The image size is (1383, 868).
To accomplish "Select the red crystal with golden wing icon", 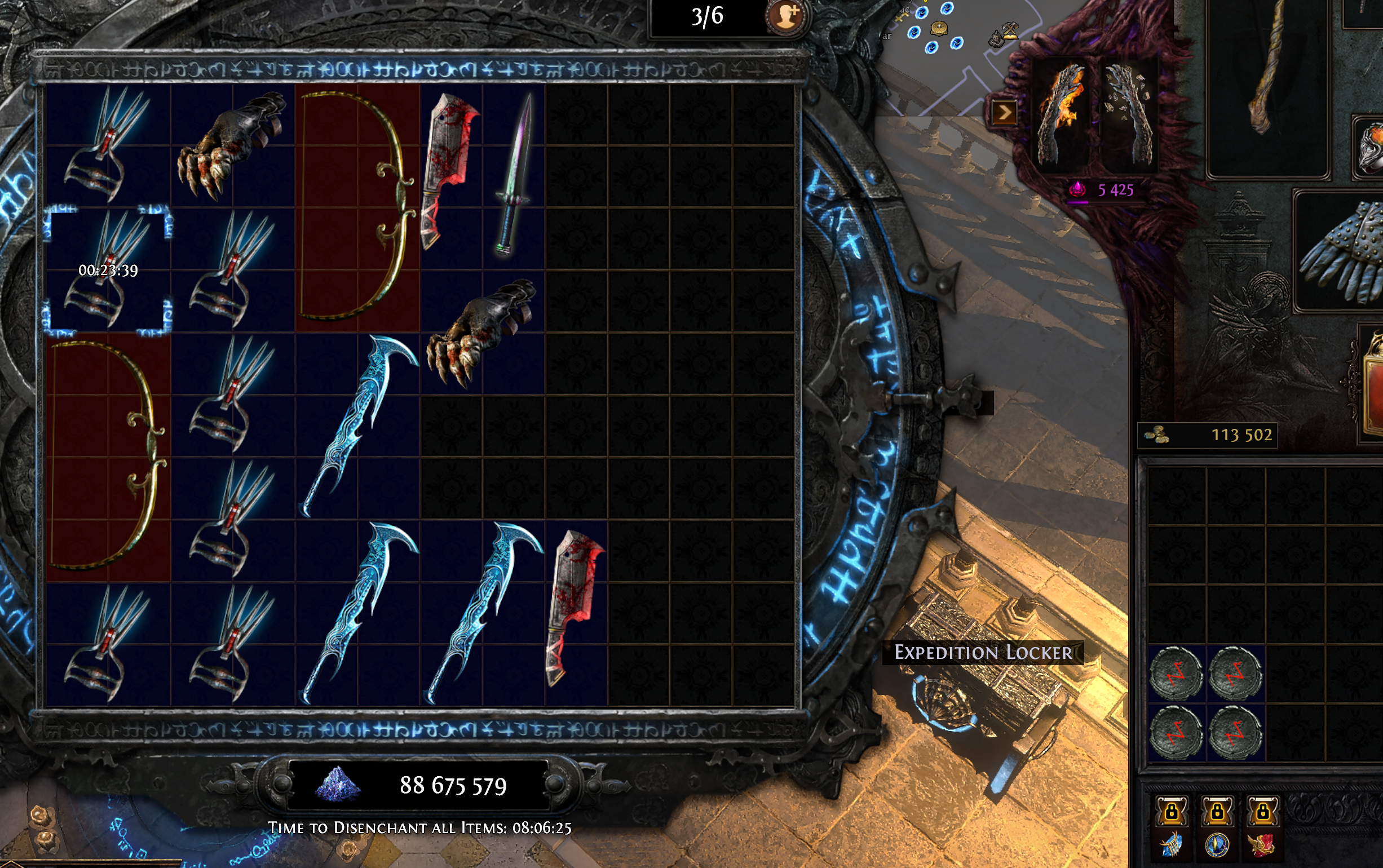I will click(1262, 845).
